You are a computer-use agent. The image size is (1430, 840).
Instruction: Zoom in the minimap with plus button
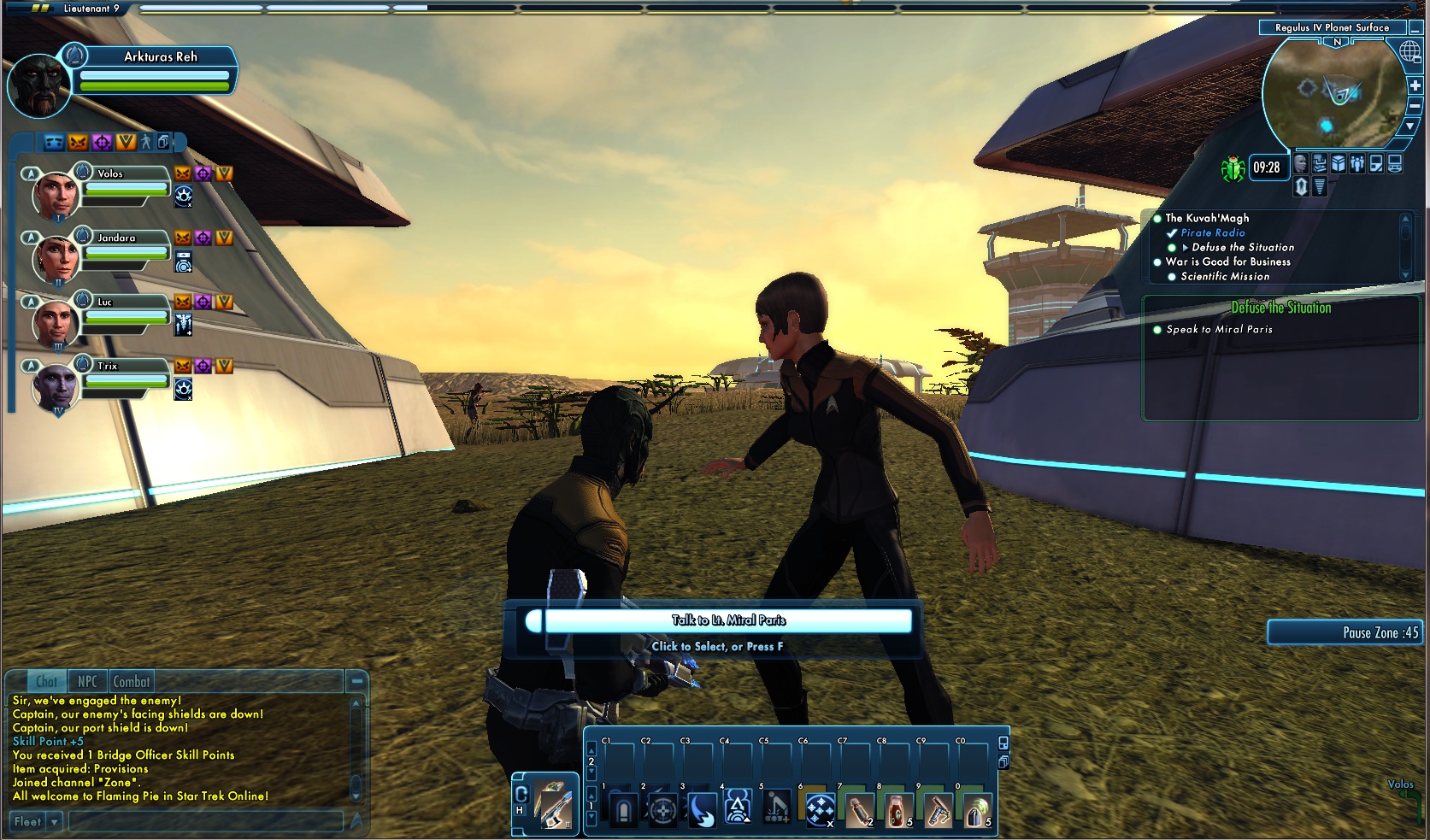click(1415, 85)
